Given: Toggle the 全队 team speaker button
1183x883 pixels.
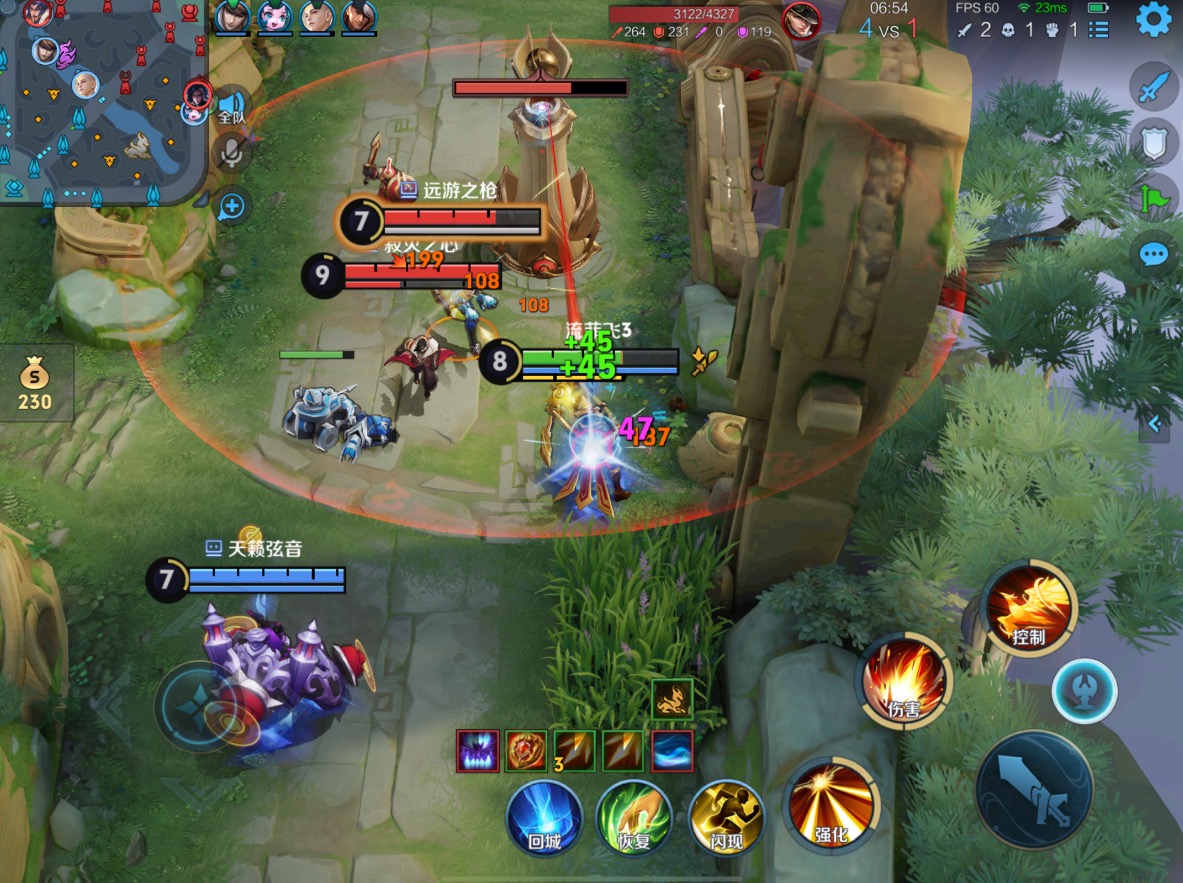Looking at the screenshot, I should click(232, 107).
